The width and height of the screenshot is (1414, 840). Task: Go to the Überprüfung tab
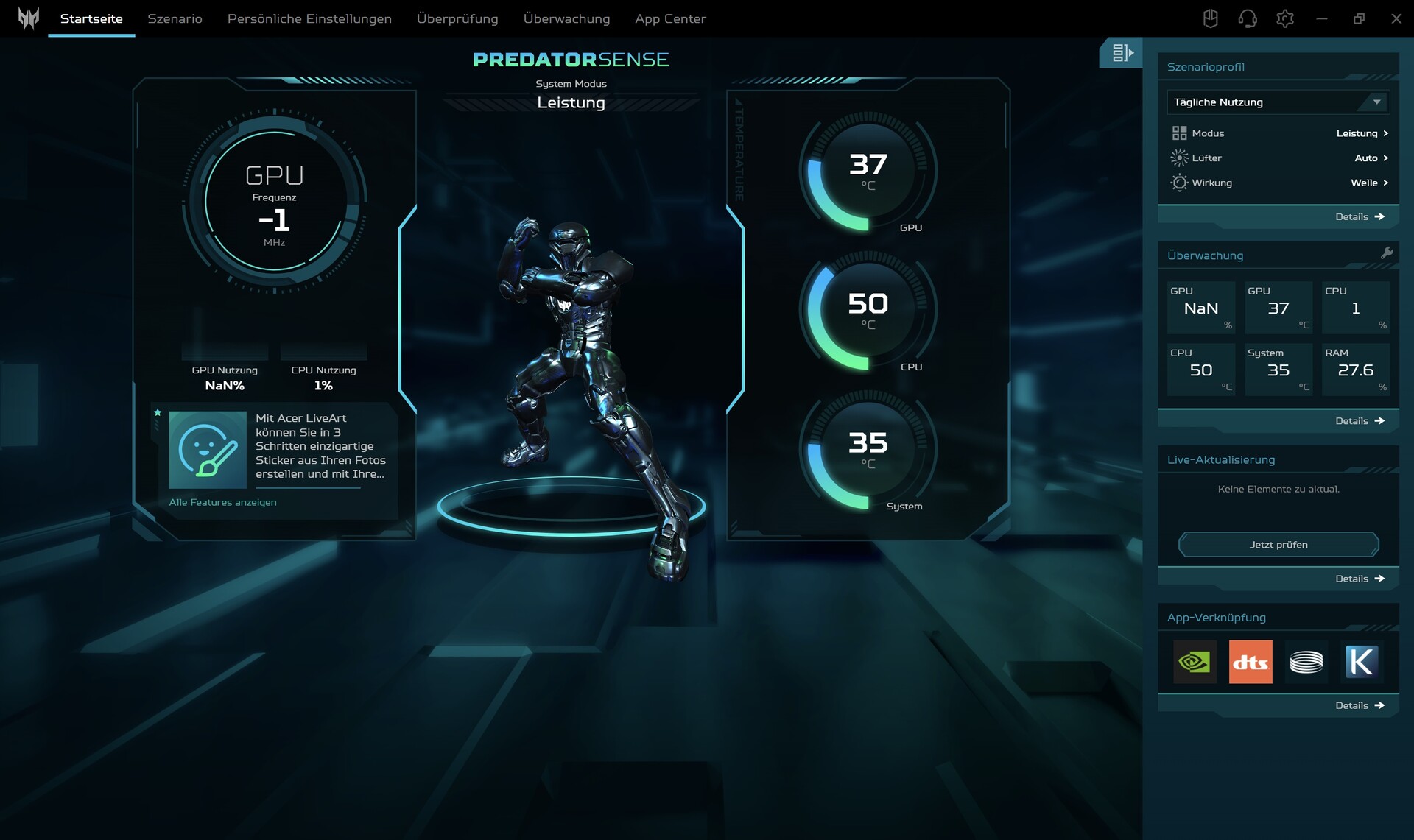coord(457,18)
